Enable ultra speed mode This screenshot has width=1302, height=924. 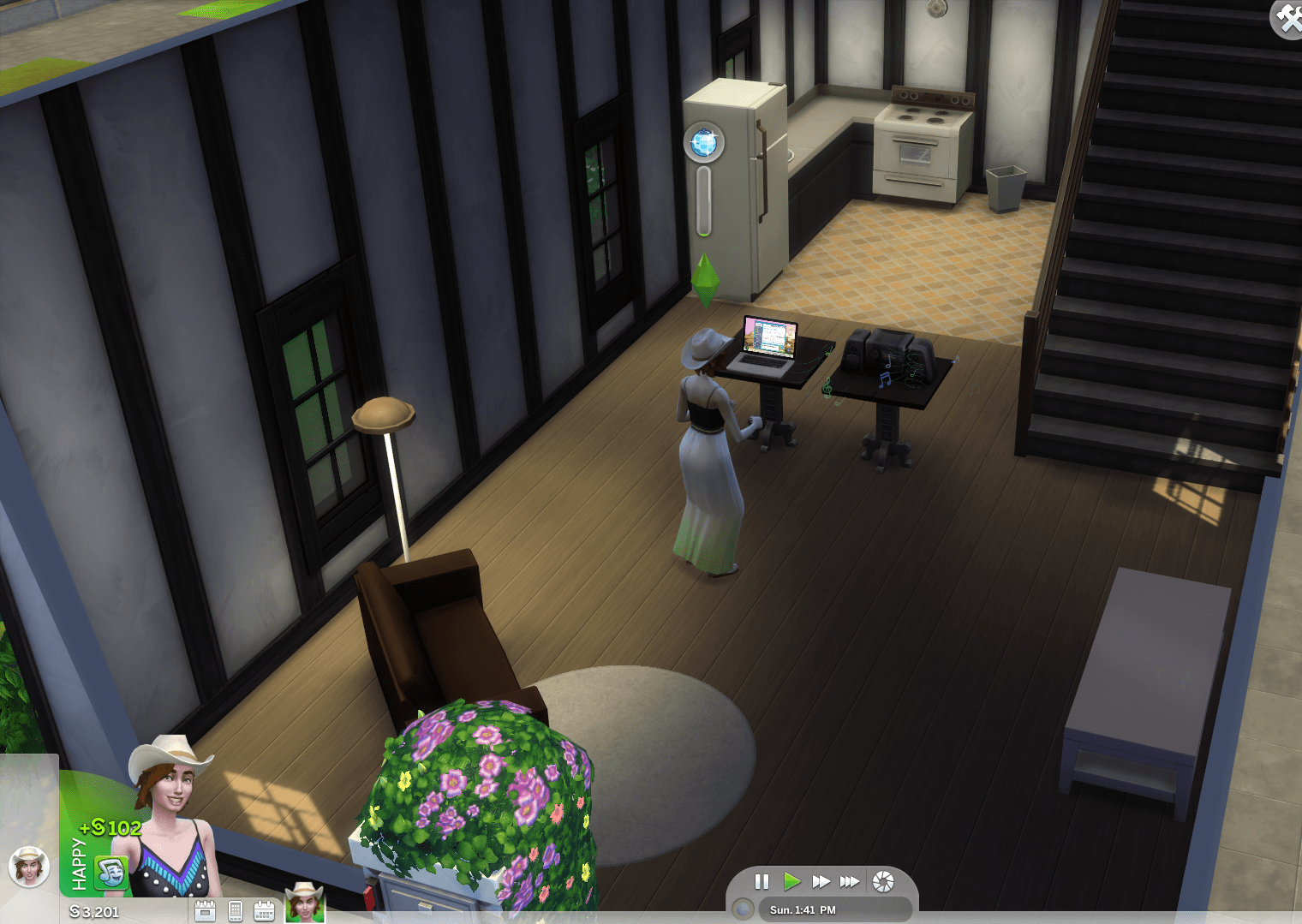pyautogui.click(x=850, y=882)
